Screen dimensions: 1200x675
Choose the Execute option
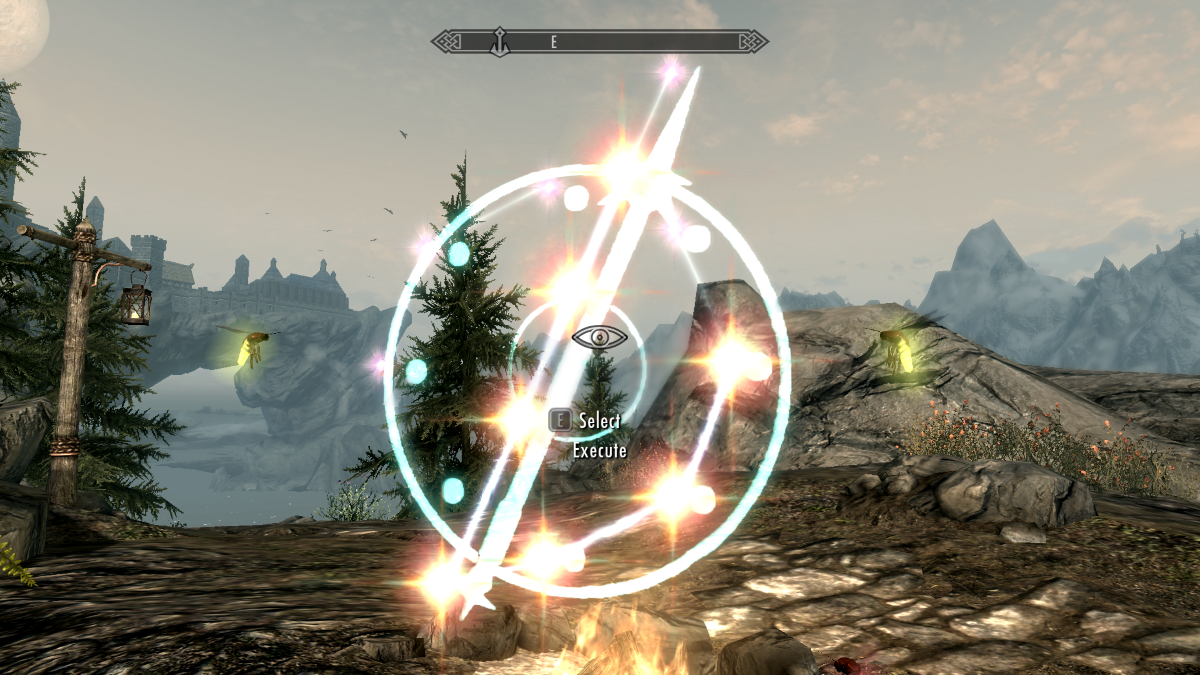pyautogui.click(x=599, y=451)
